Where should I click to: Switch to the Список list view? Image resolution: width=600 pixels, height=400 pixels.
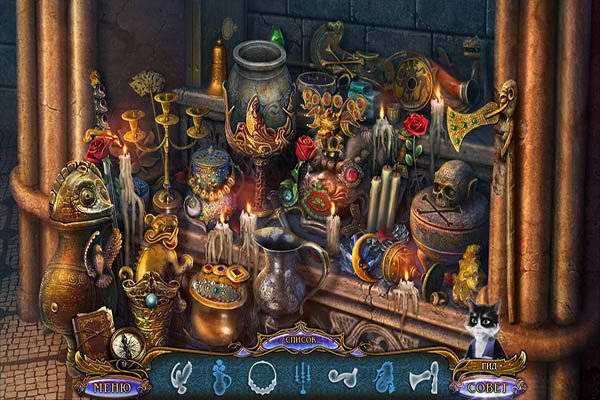tap(299, 340)
